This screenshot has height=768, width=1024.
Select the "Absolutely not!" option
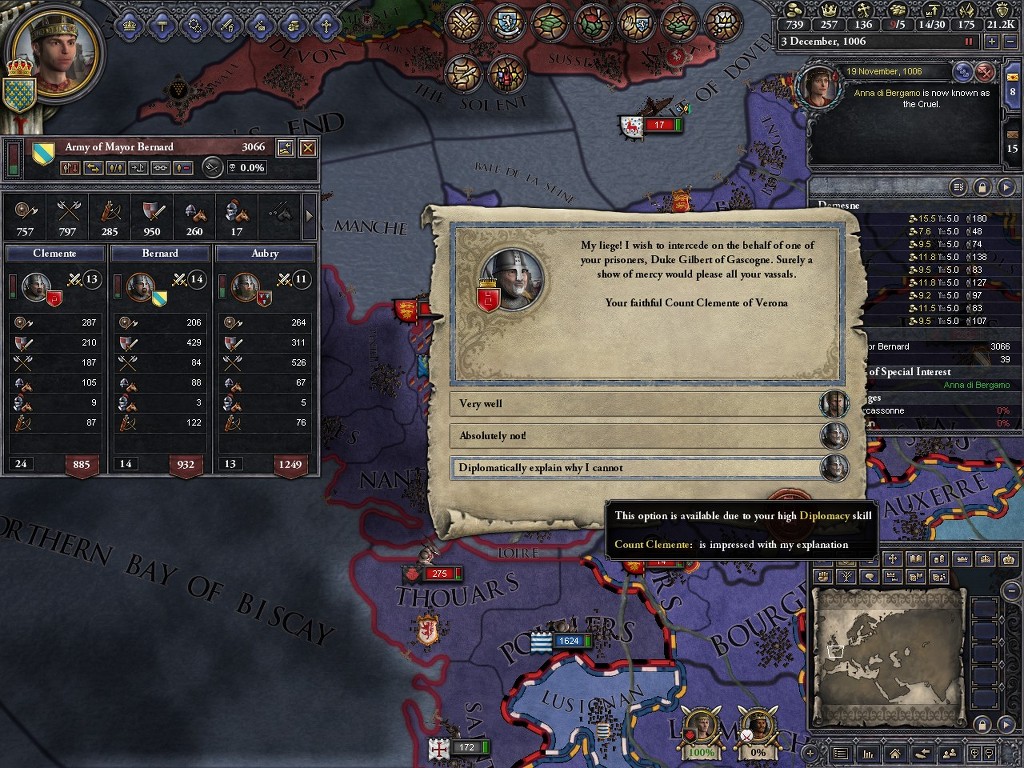(635, 436)
